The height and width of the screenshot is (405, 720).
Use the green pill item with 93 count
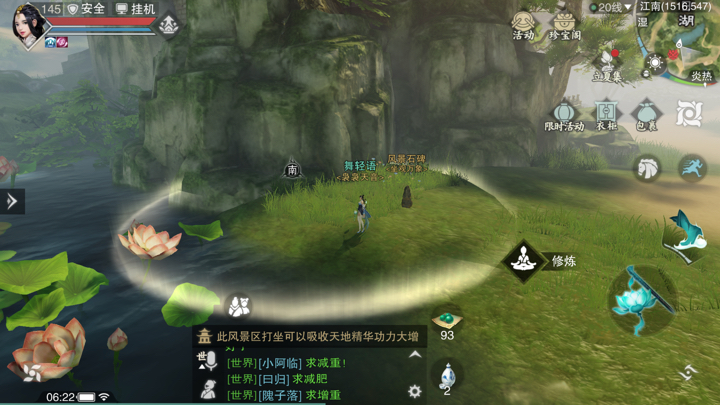point(447,322)
